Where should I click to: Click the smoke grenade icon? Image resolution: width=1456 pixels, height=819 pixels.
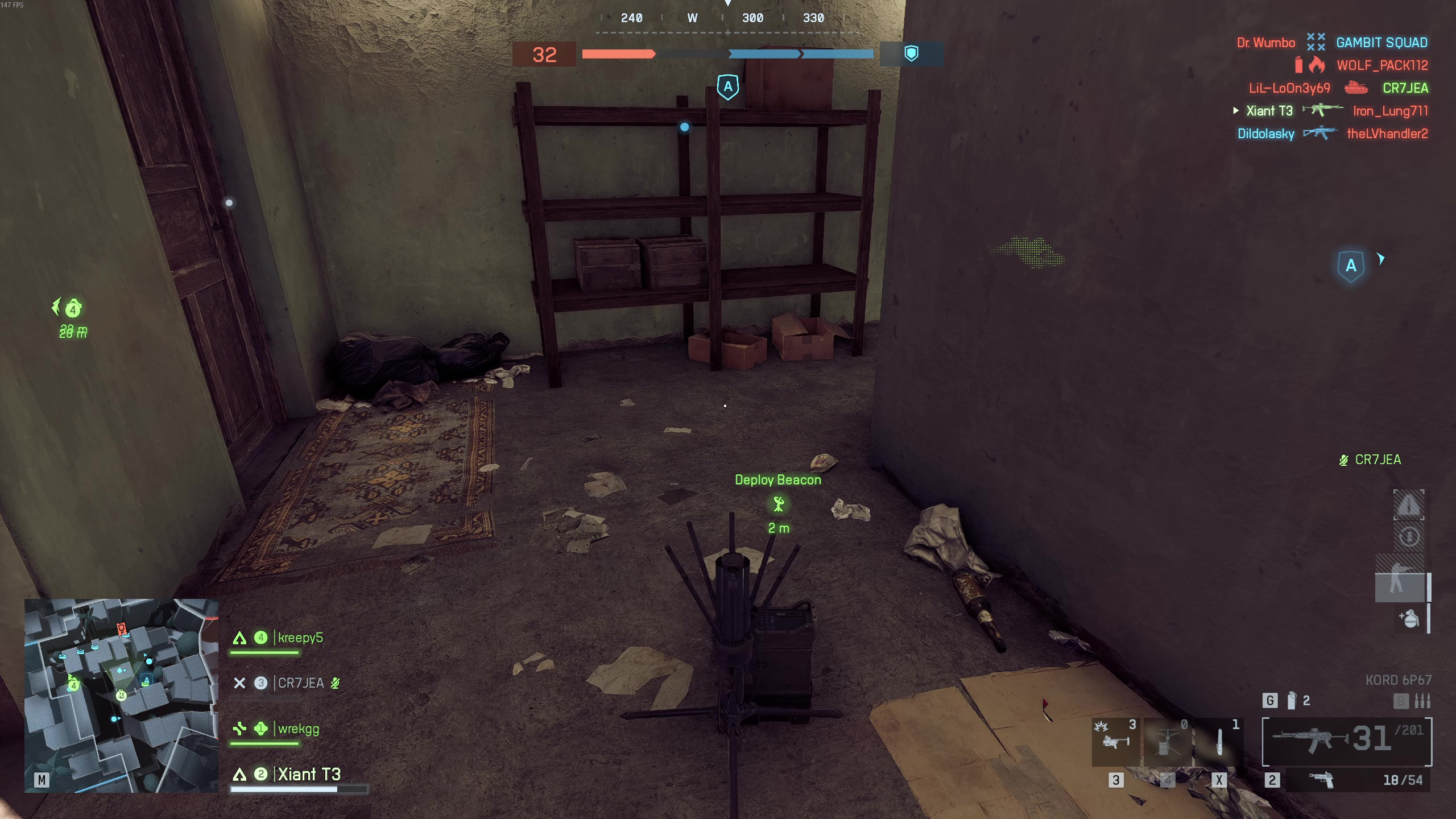coord(1292,701)
